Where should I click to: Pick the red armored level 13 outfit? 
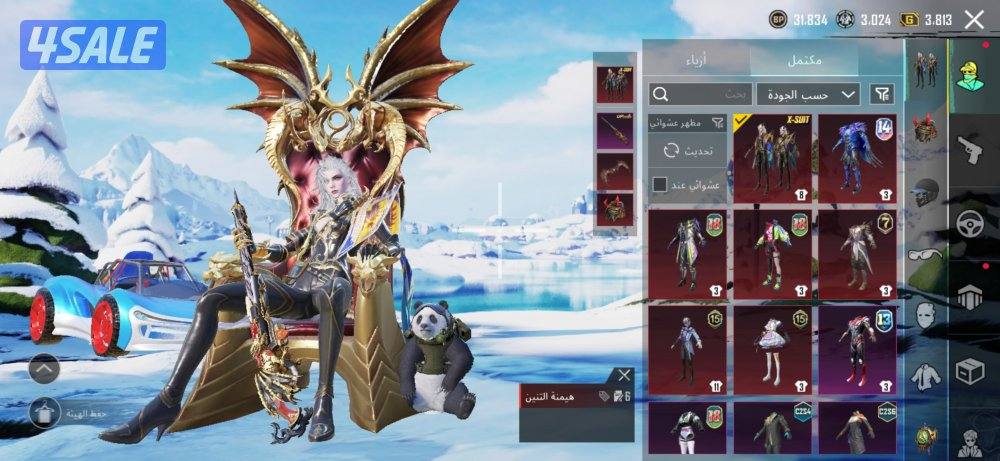click(857, 351)
